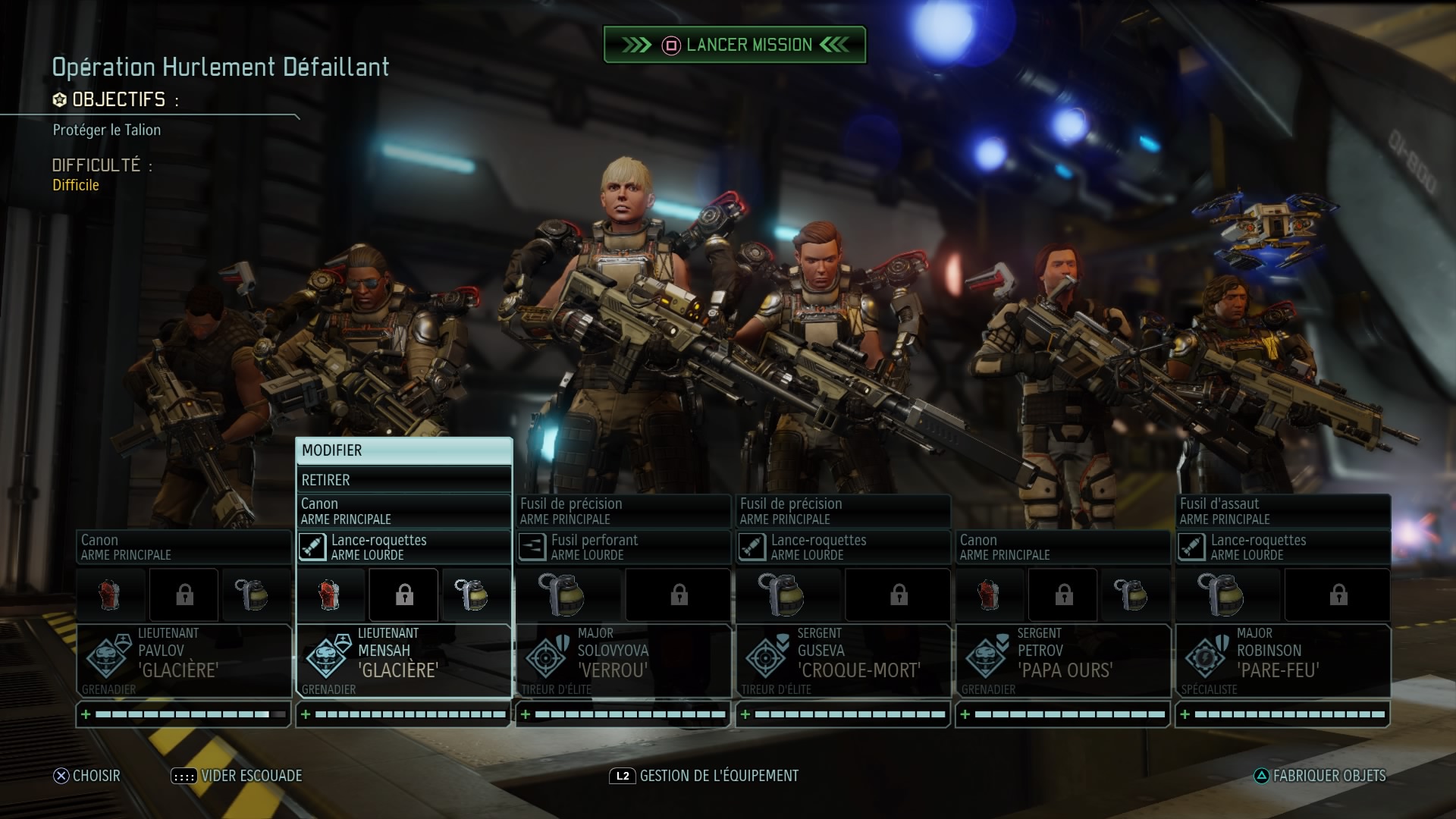Open Robinson's Lance-roquettes heavy weapon slot

[x=1283, y=547]
